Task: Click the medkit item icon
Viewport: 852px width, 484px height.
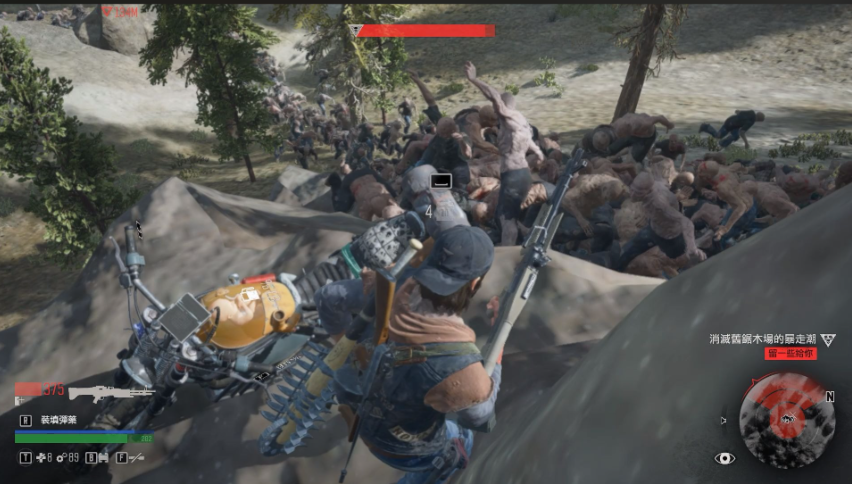Action: pyautogui.click(x=42, y=458)
